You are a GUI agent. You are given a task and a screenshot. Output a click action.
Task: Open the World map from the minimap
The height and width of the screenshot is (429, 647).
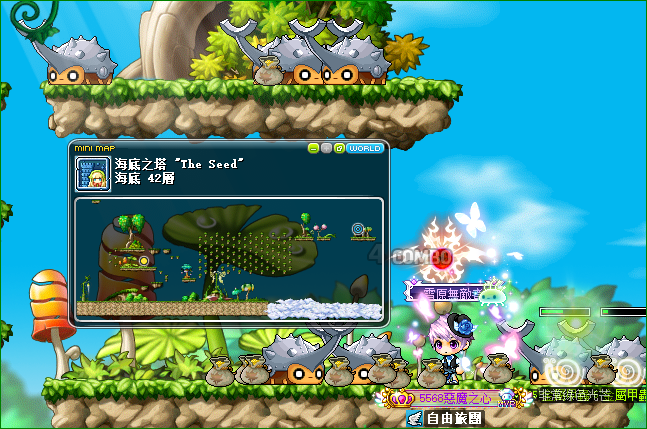(x=365, y=148)
